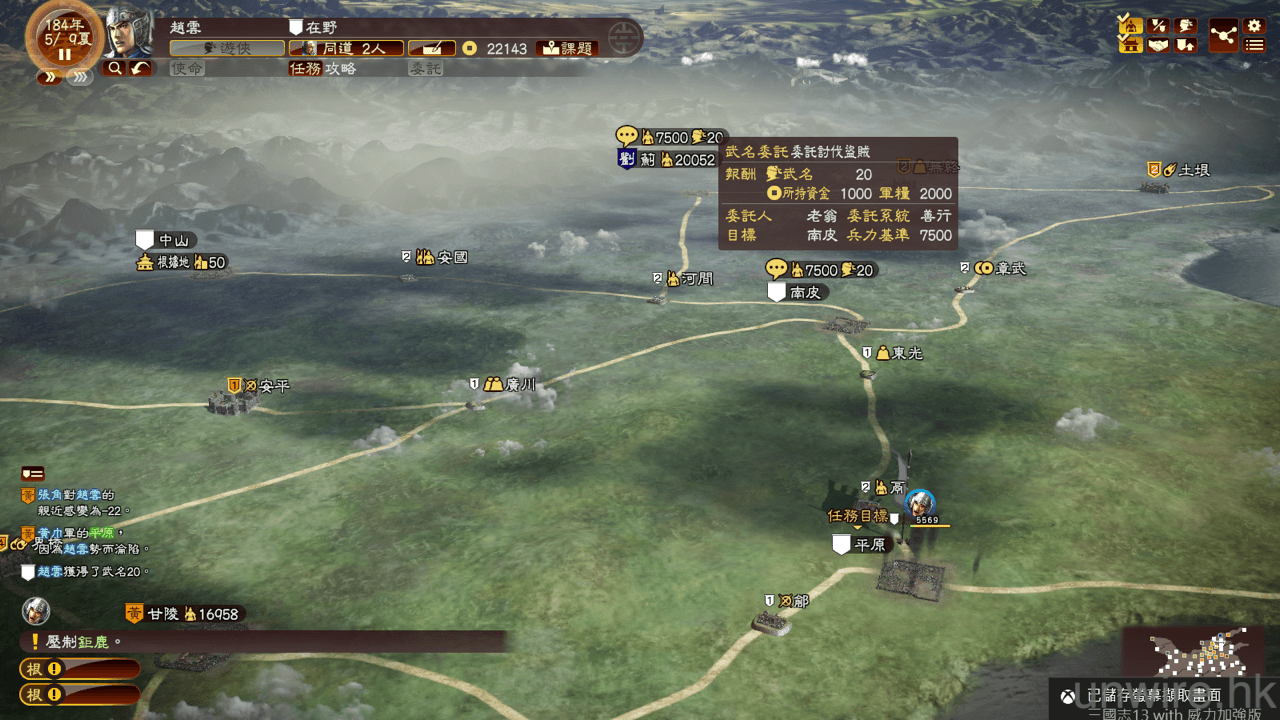The width and height of the screenshot is (1280, 720).
Task: Open the magnifying glass search button
Action: [x=115, y=68]
